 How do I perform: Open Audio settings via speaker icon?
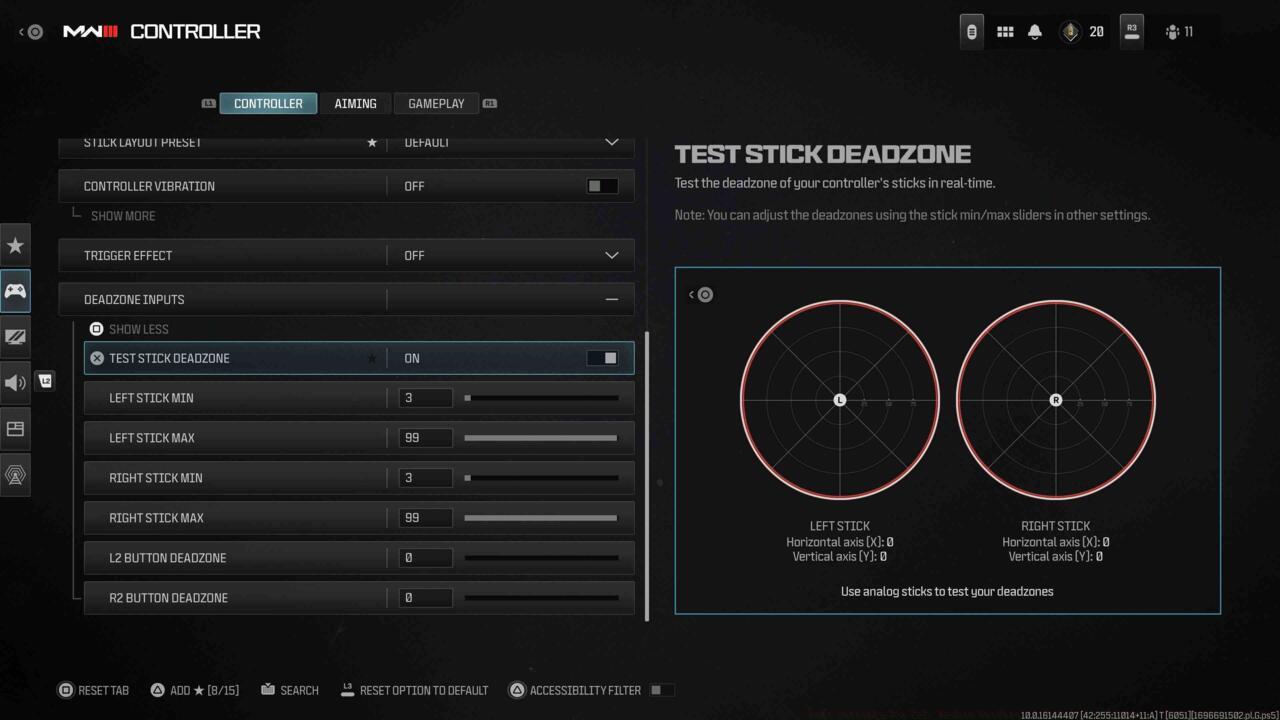(15, 382)
